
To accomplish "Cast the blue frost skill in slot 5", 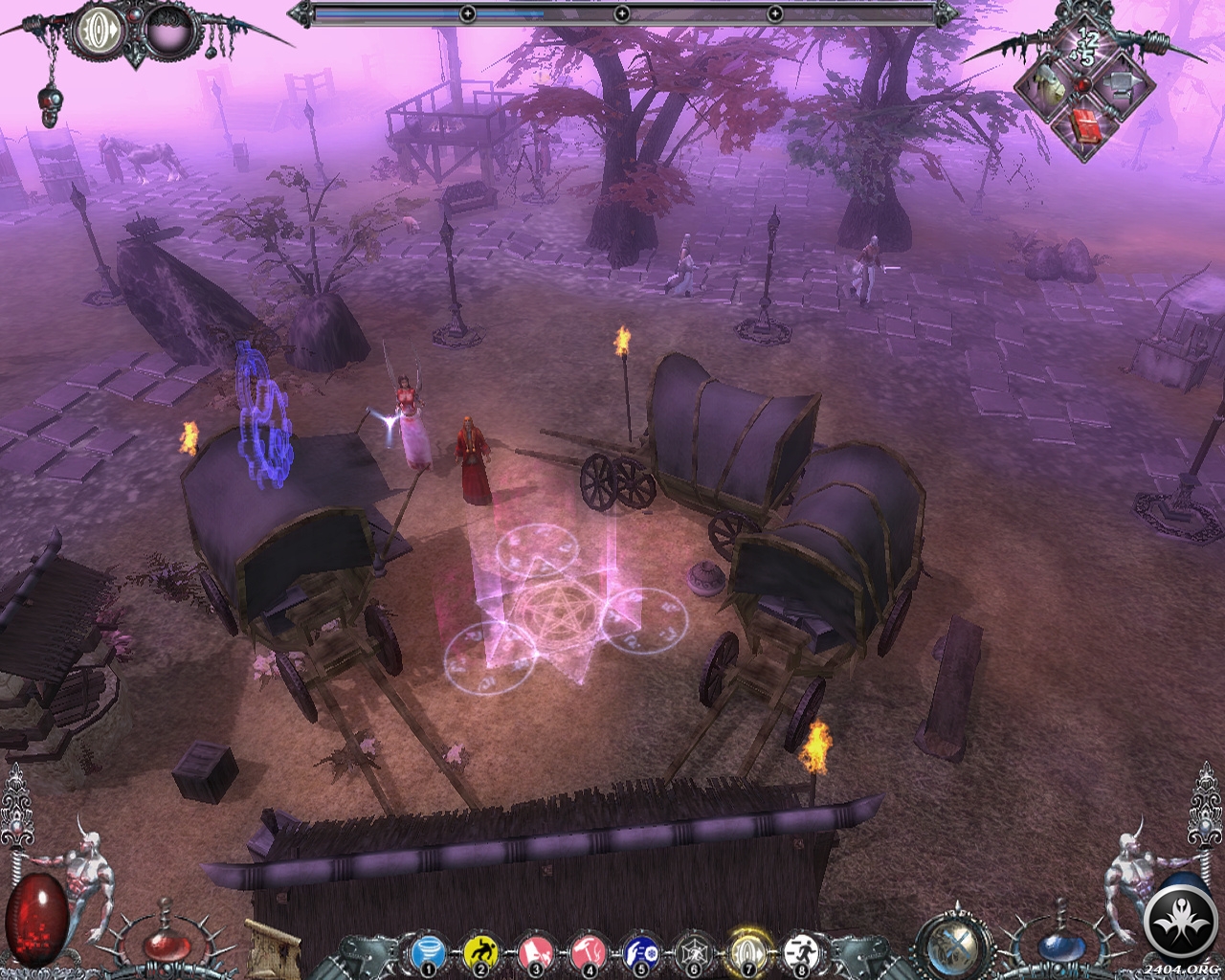I will pyautogui.click(x=640, y=953).
